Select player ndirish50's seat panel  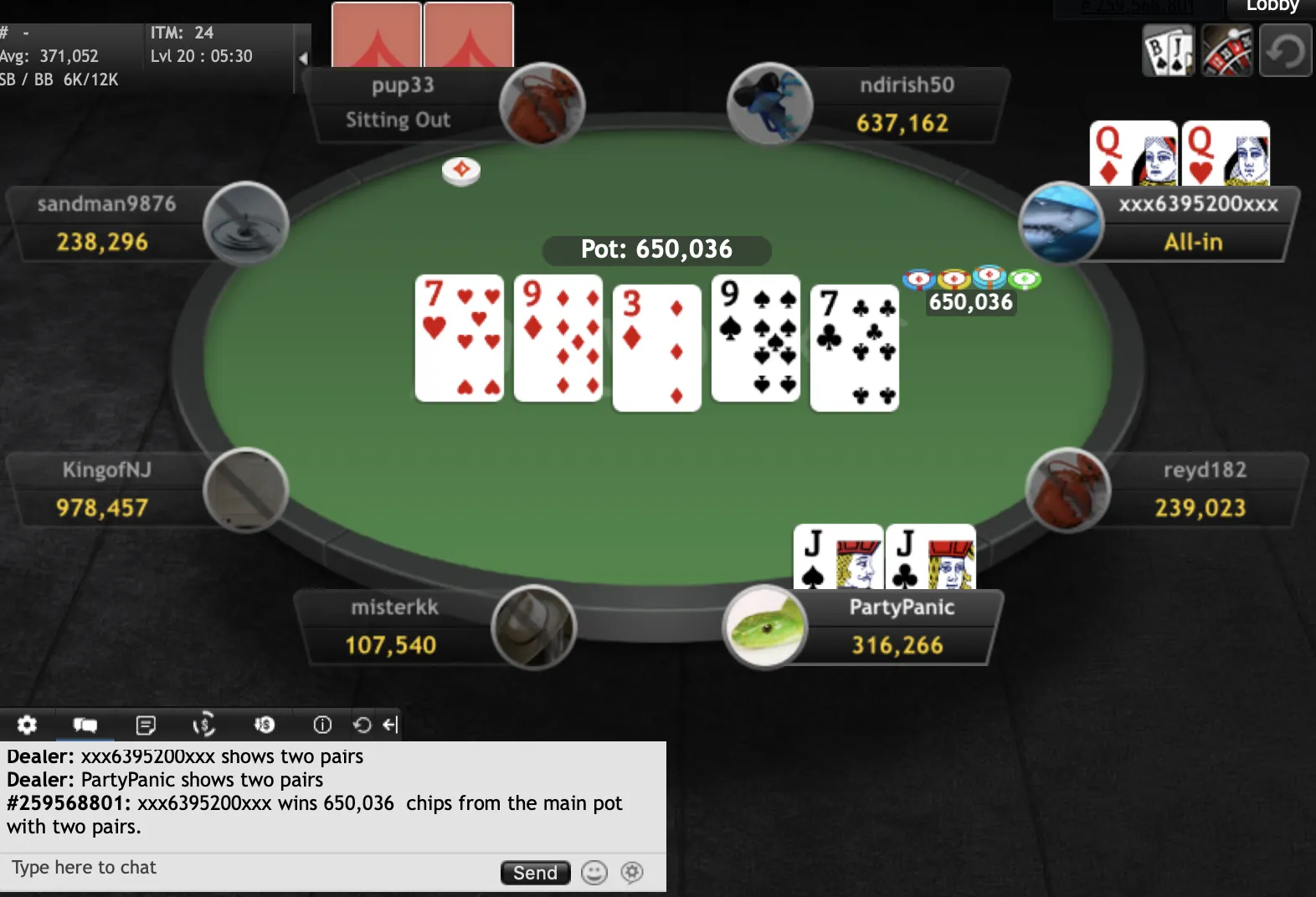click(904, 105)
